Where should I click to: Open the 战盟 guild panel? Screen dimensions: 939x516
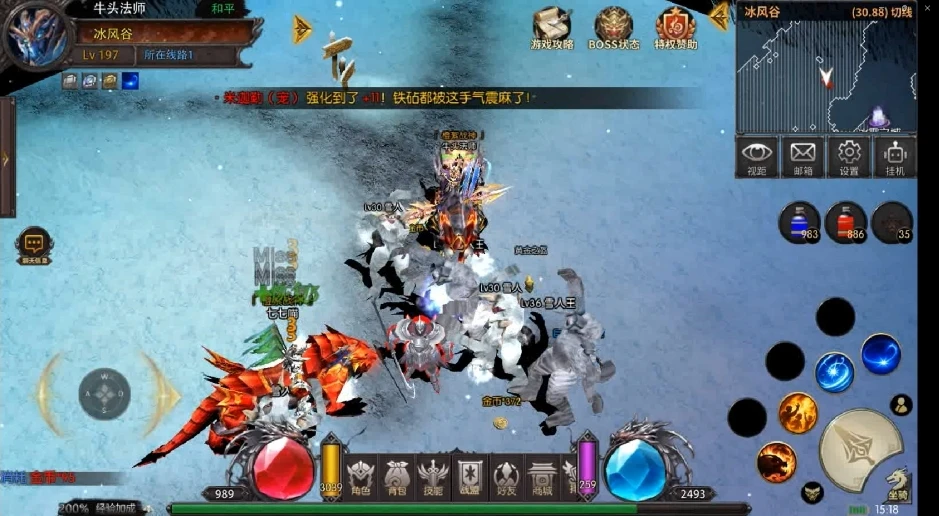coord(469,476)
